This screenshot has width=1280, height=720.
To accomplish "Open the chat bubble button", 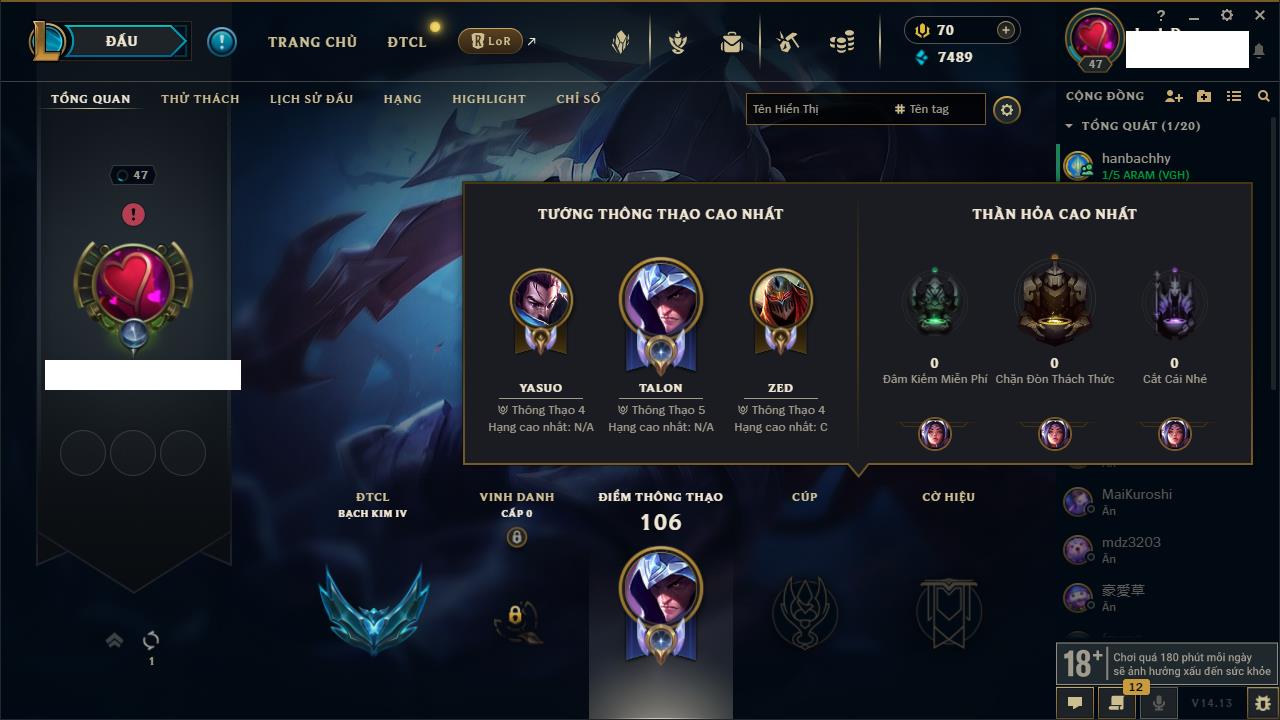I will (x=1075, y=703).
